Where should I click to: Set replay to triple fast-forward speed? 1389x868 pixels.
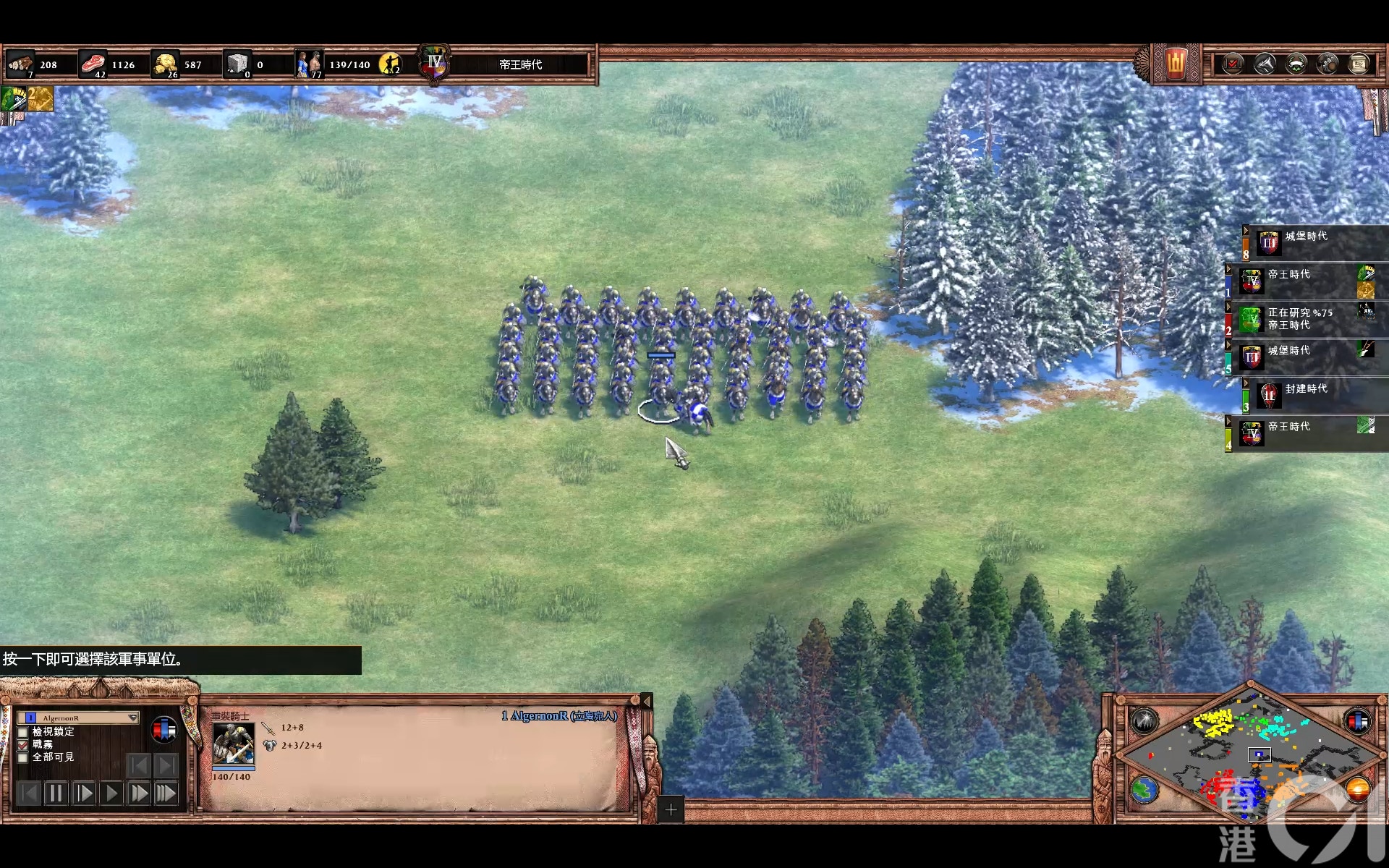point(166,793)
